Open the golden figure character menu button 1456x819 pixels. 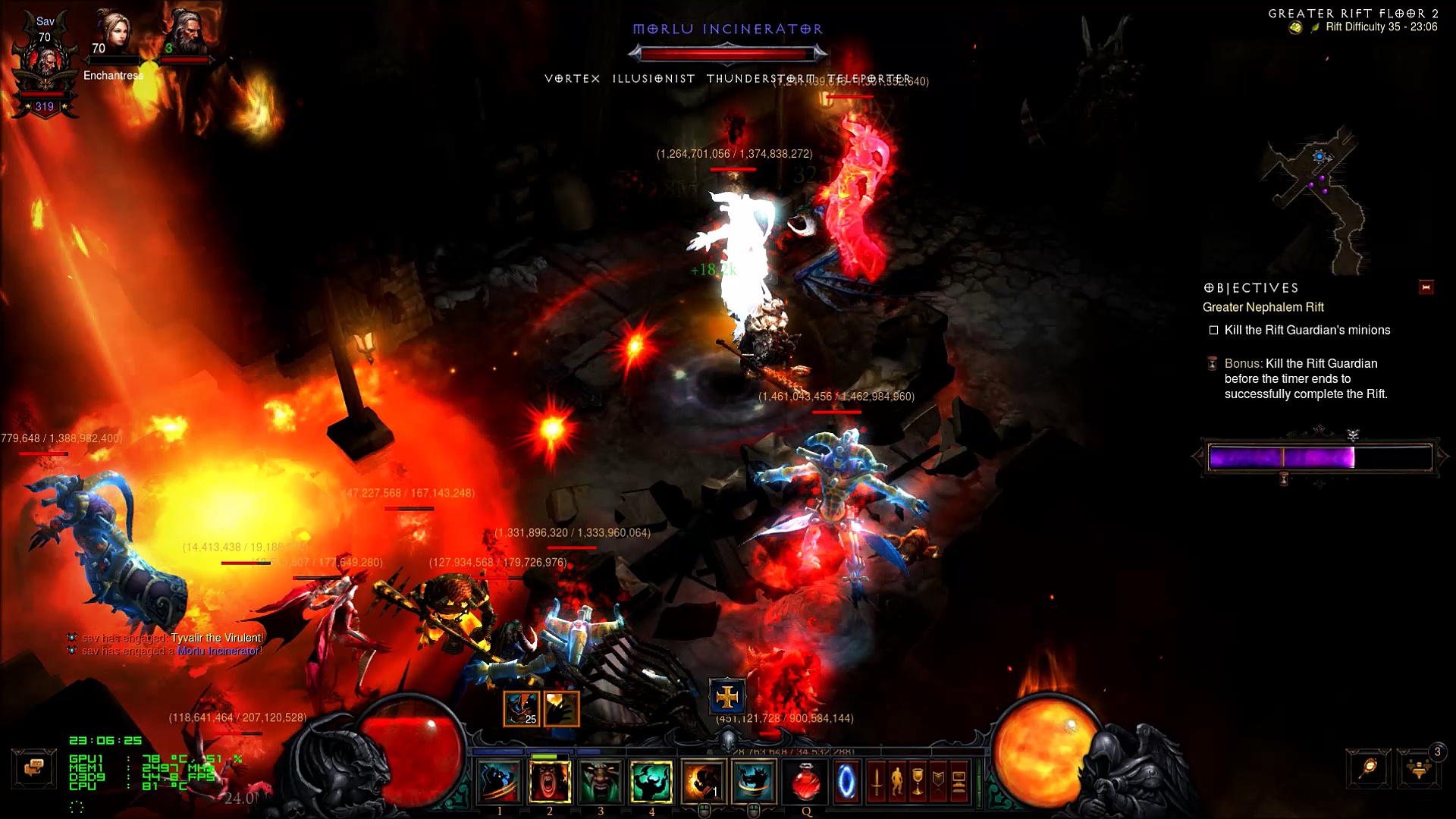(x=896, y=782)
